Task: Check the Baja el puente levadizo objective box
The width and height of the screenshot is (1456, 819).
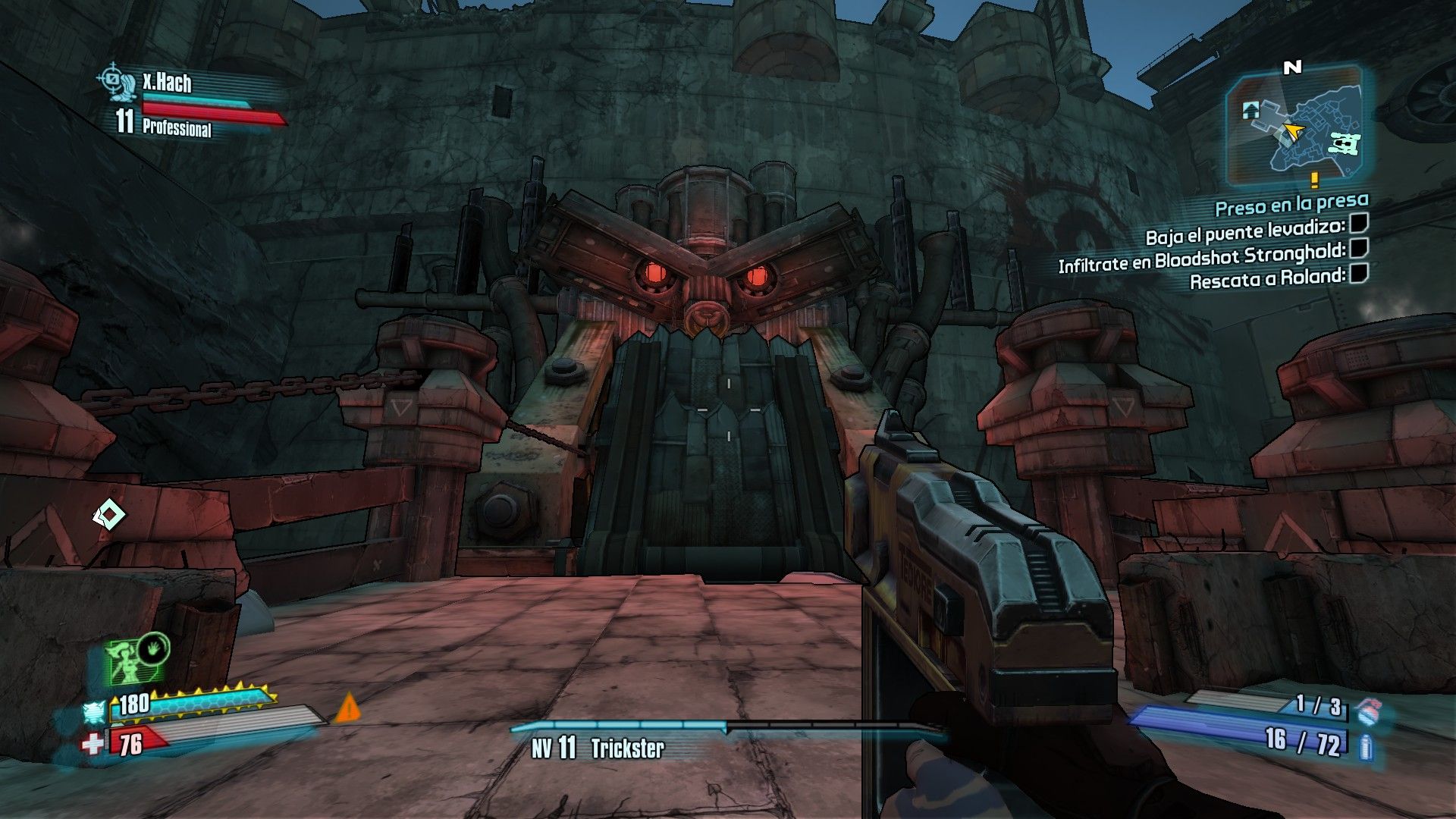Action: tap(1359, 224)
